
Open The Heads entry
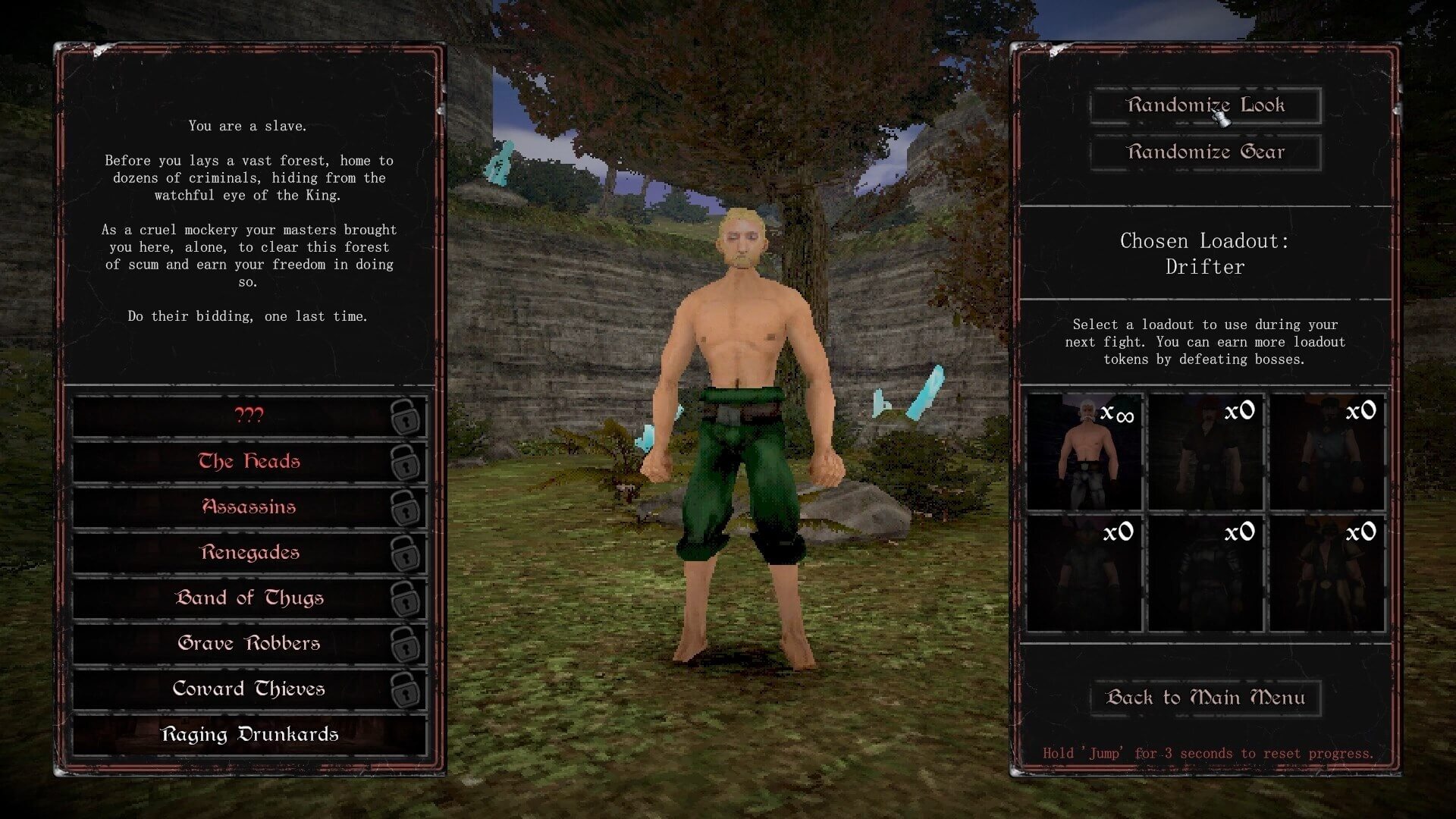(249, 462)
